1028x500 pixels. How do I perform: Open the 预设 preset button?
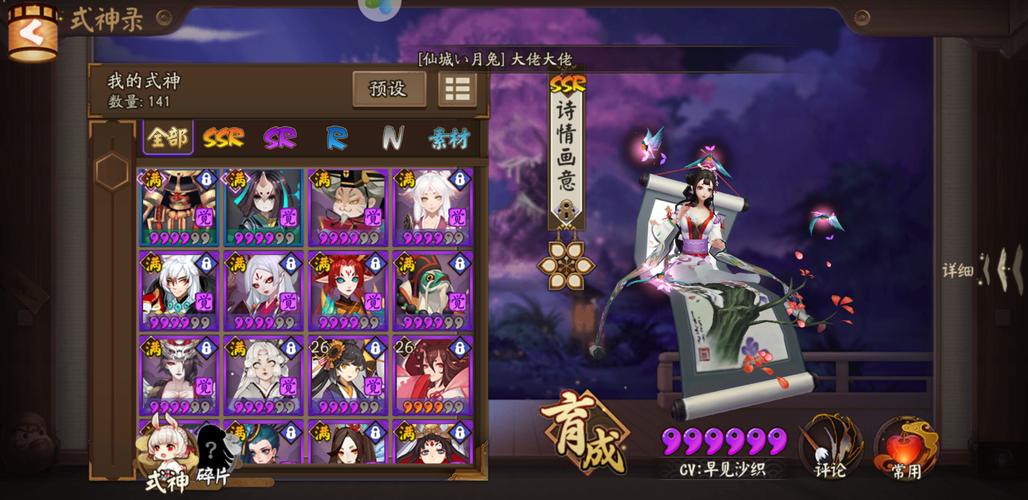pos(388,89)
